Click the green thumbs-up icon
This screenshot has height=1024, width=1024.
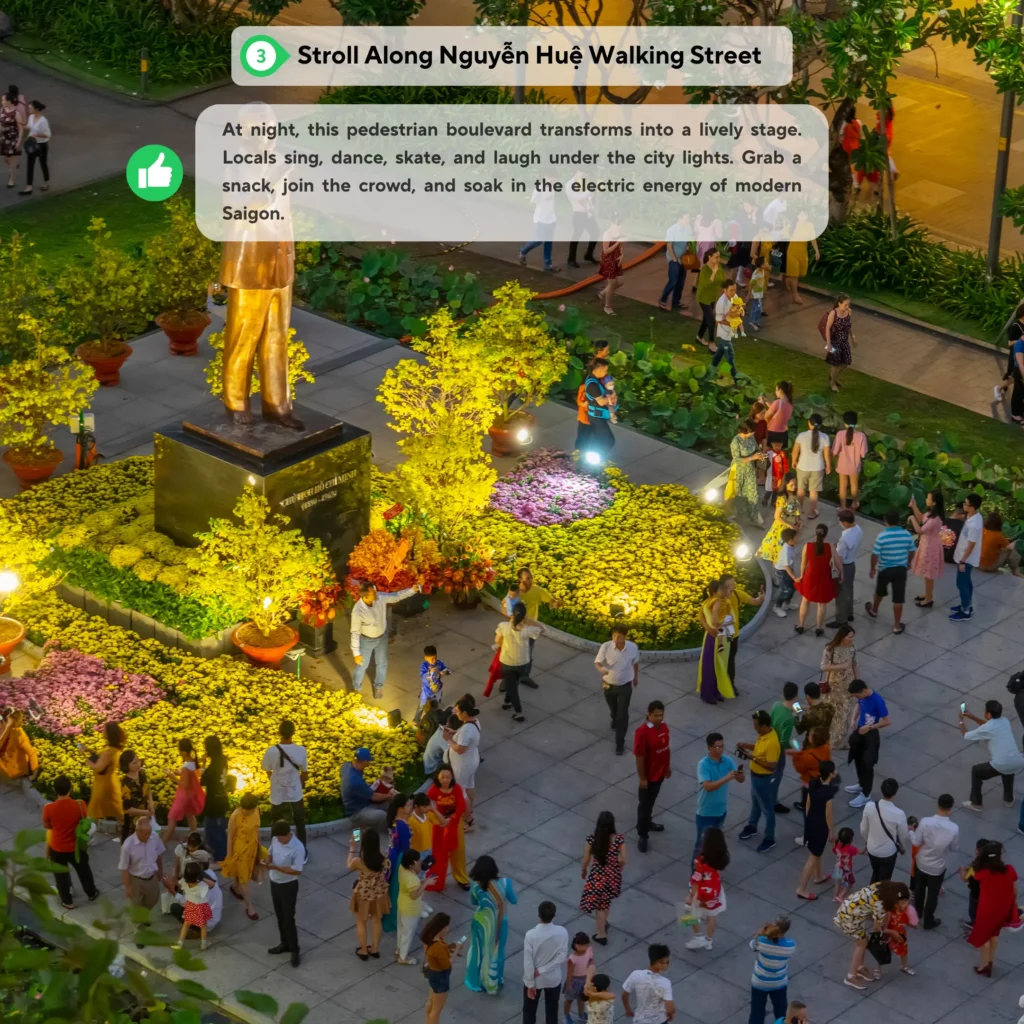(154, 173)
